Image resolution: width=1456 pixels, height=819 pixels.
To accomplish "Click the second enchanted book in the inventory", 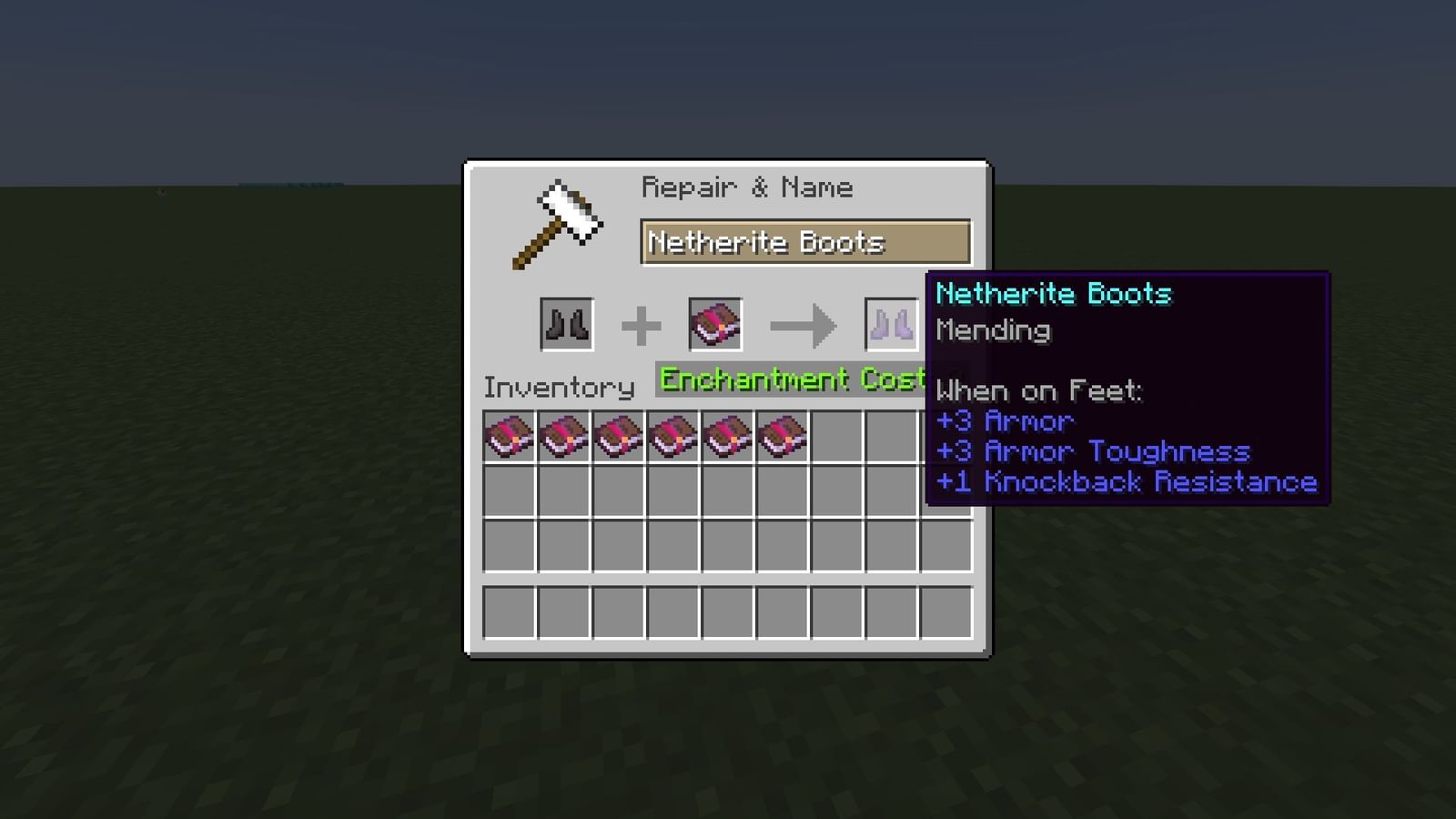I will [x=562, y=435].
